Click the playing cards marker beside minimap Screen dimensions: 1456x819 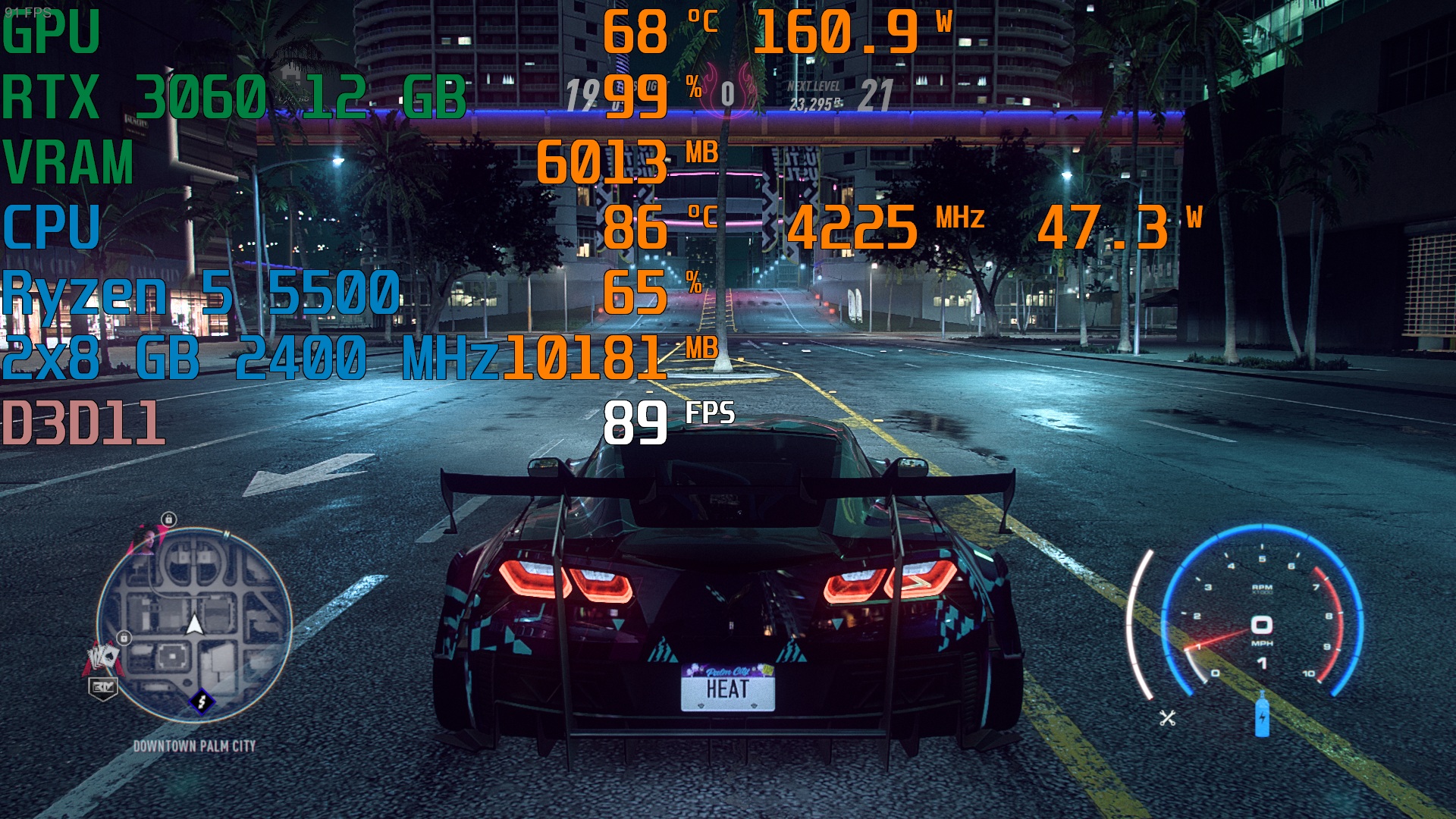coord(102,657)
